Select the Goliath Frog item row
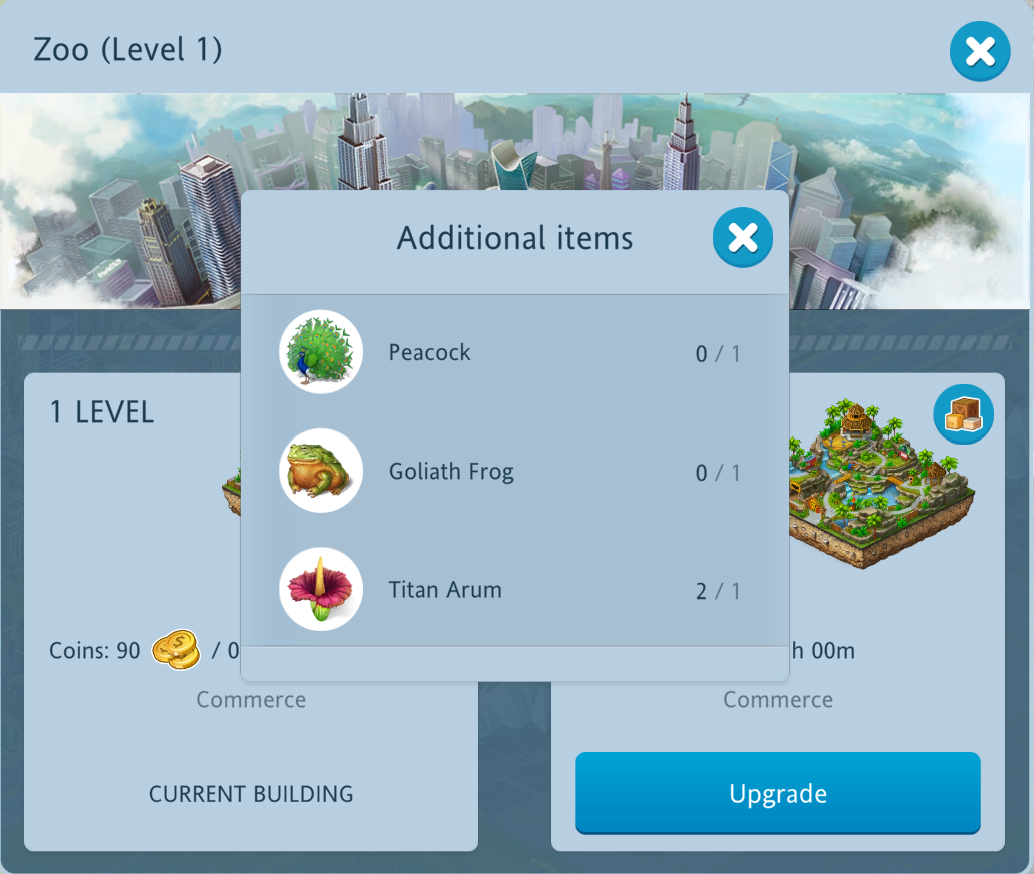The width and height of the screenshot is (1034, 874). (x=514, y=471)
